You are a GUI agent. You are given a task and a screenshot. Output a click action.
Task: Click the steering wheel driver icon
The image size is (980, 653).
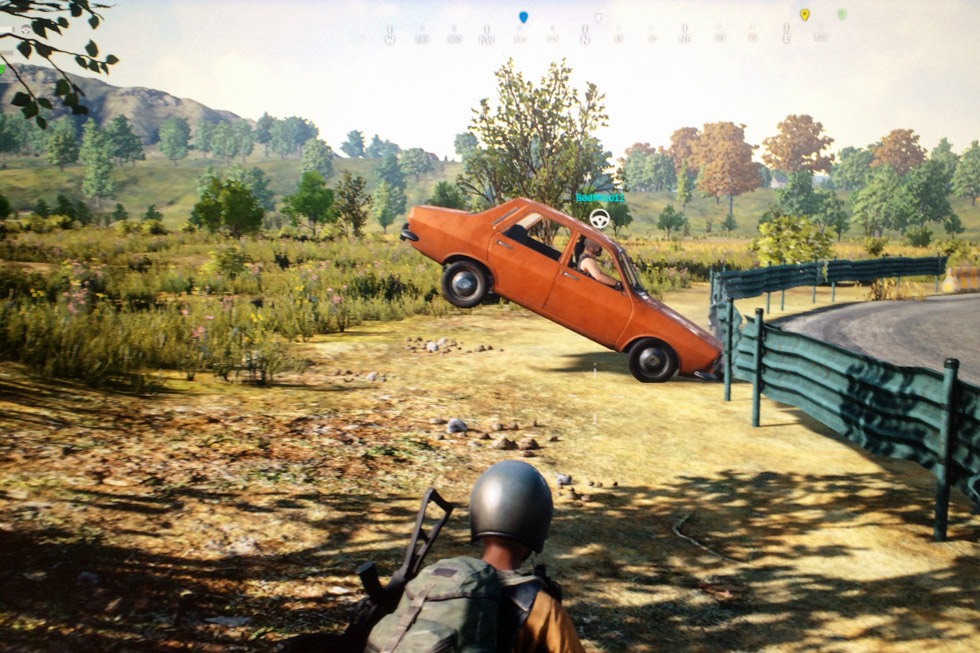pyautogui.click(x=600, y=218)
